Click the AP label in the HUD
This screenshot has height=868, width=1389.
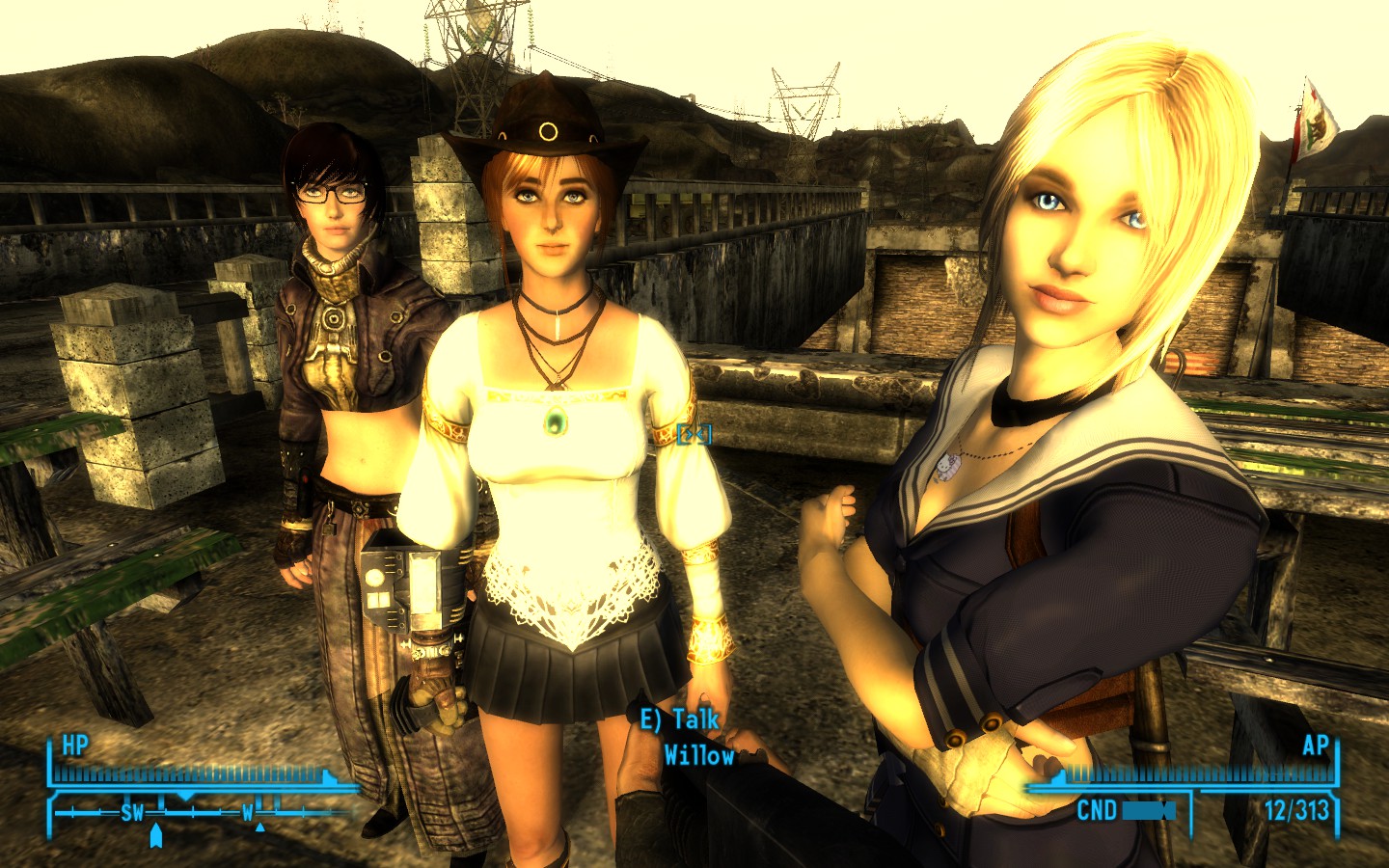[x=1318, y=746]
